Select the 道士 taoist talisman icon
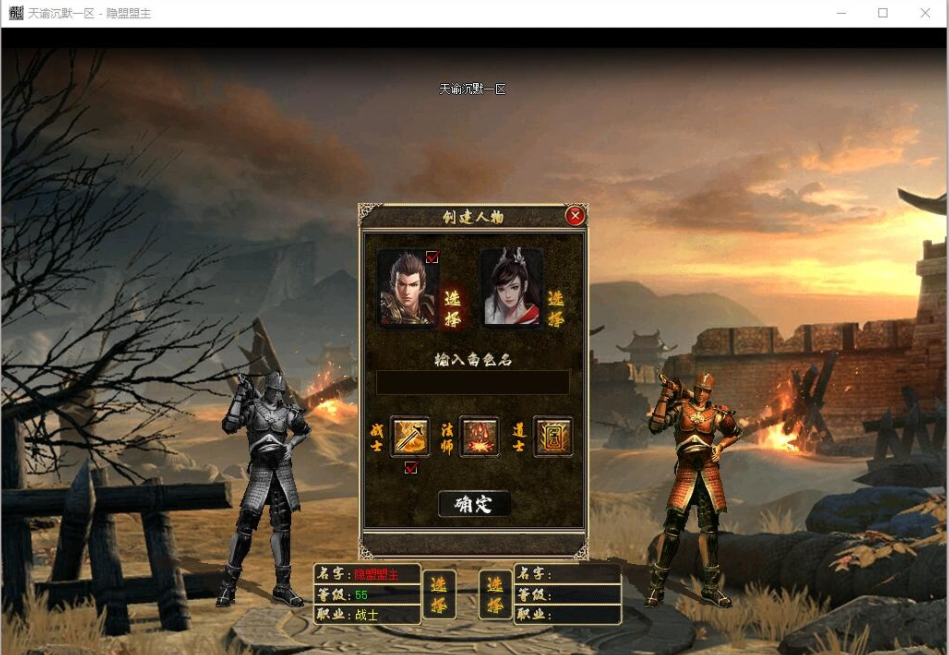949x655 pixels. (x=553, y=437)
